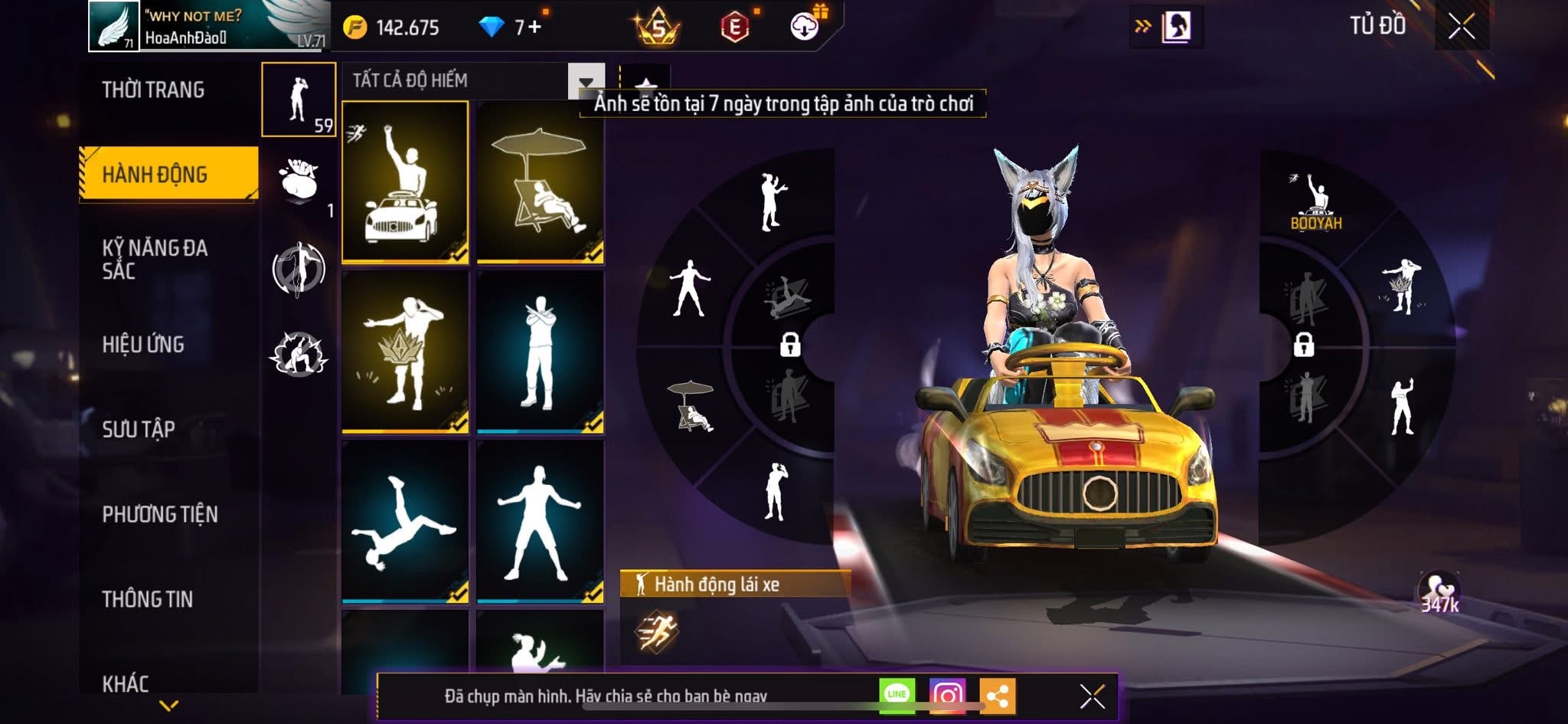The width and height of the screenshot is (1568, 724).
Task: Open the Thời Trang category
Action: point(153,90)
